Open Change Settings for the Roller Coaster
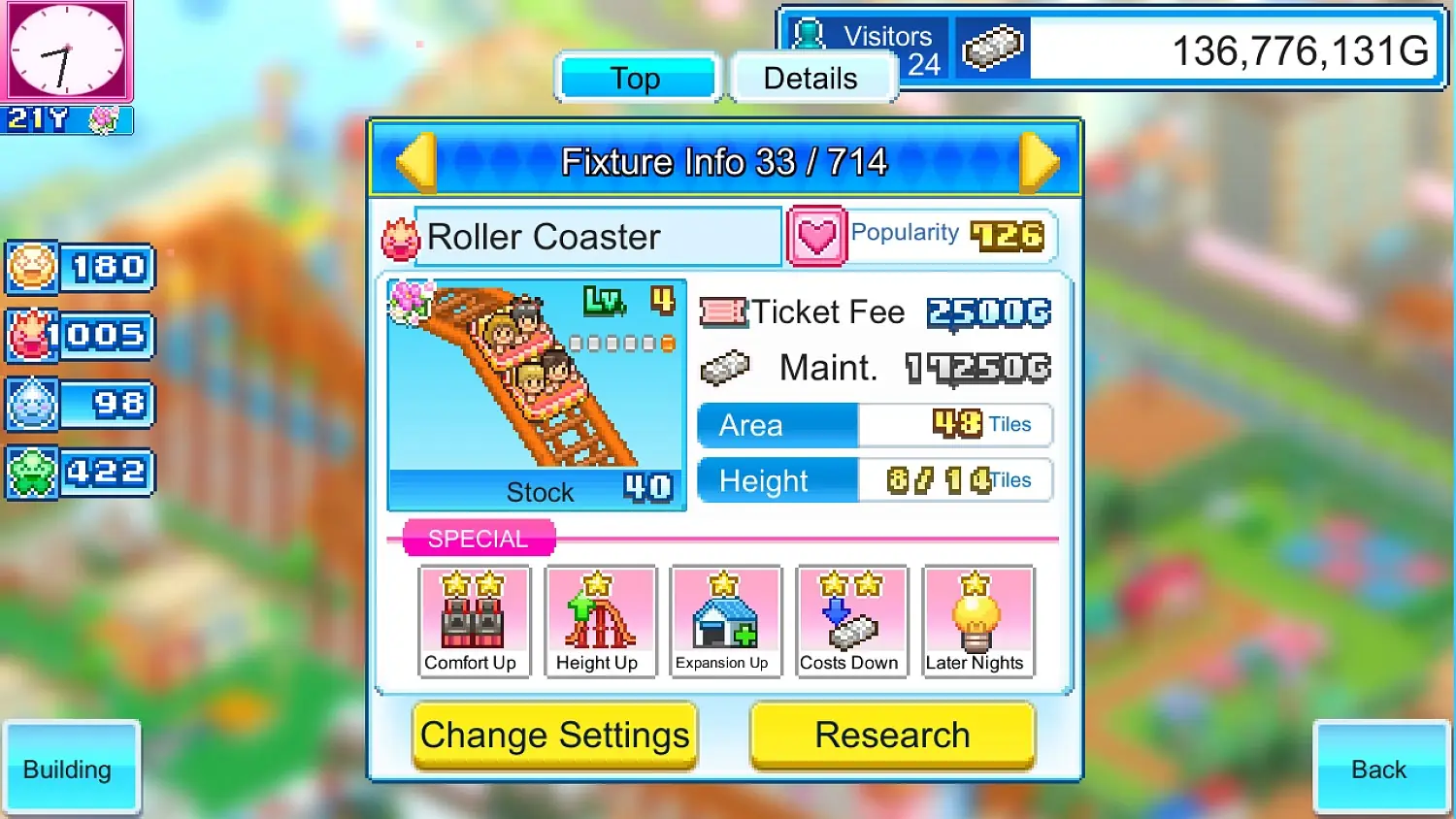 point(554,735)
